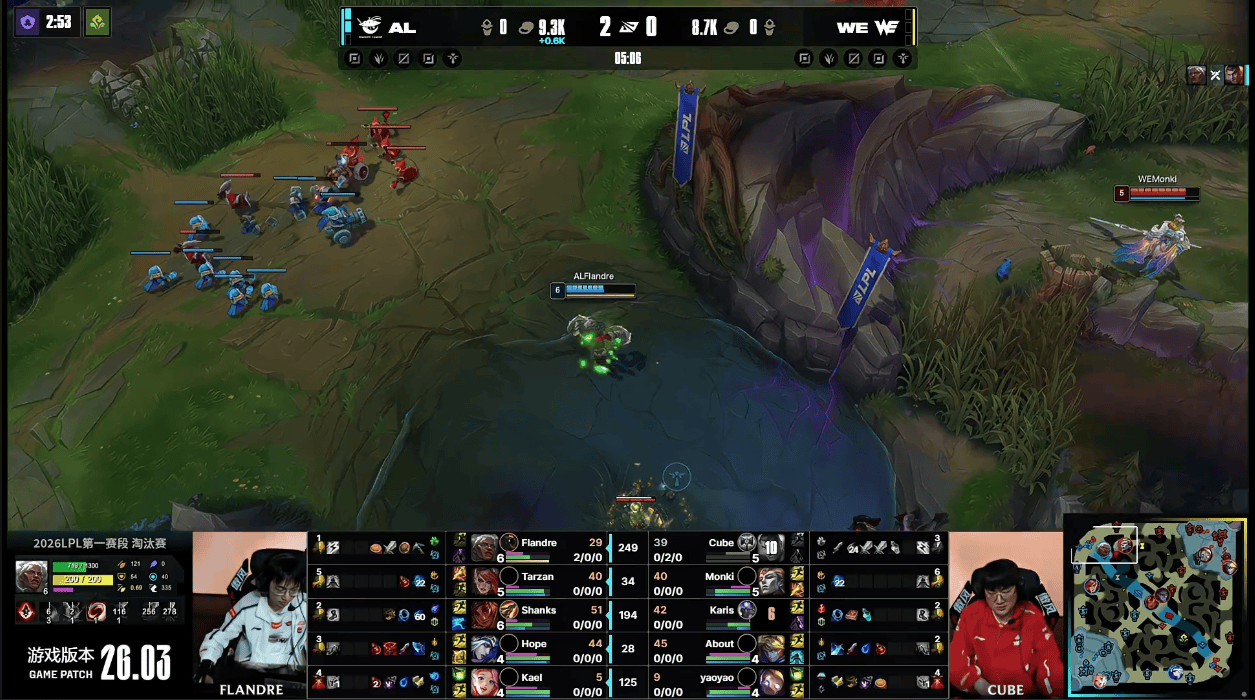Open the minimap in the corner
Screen dimensions: 1255x700
[x=1156, y=605]
